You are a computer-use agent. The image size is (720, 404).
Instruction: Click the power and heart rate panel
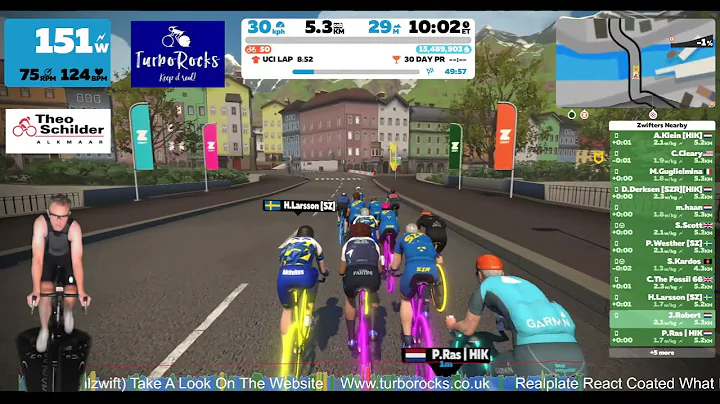(58, 53)
